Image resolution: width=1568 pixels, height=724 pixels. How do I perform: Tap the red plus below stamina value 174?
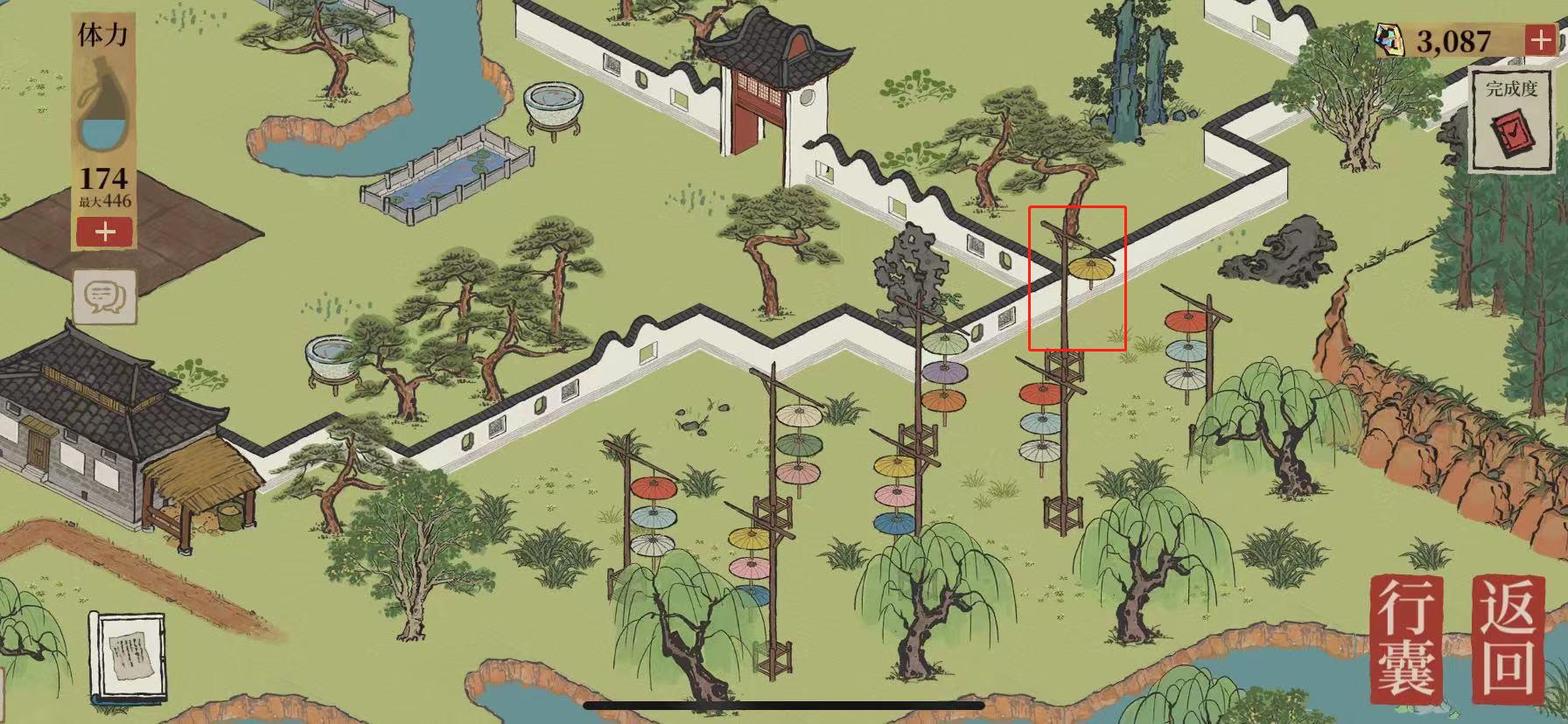(103, 233)
